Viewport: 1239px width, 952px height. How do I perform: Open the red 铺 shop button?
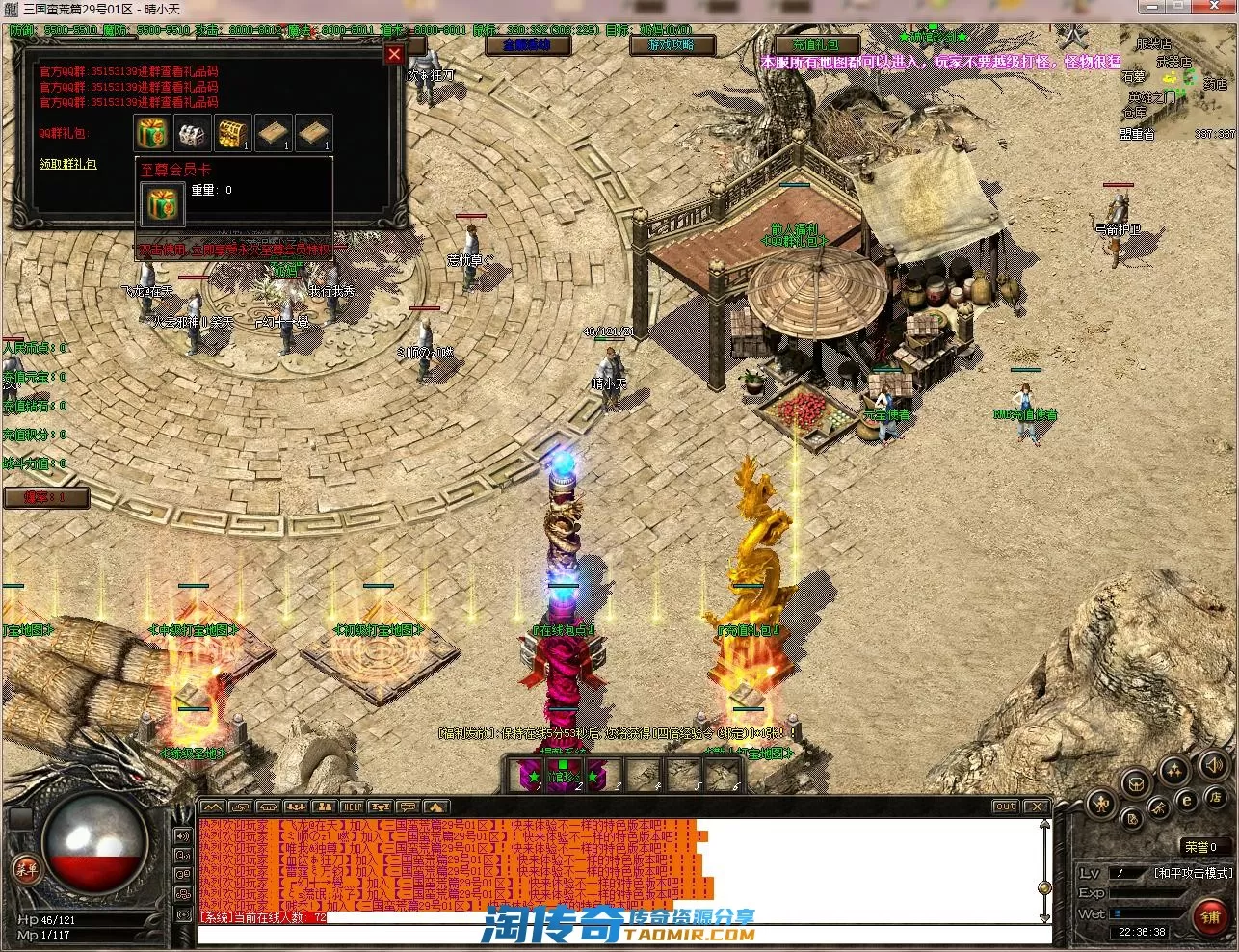click(x=1210, y=916)
